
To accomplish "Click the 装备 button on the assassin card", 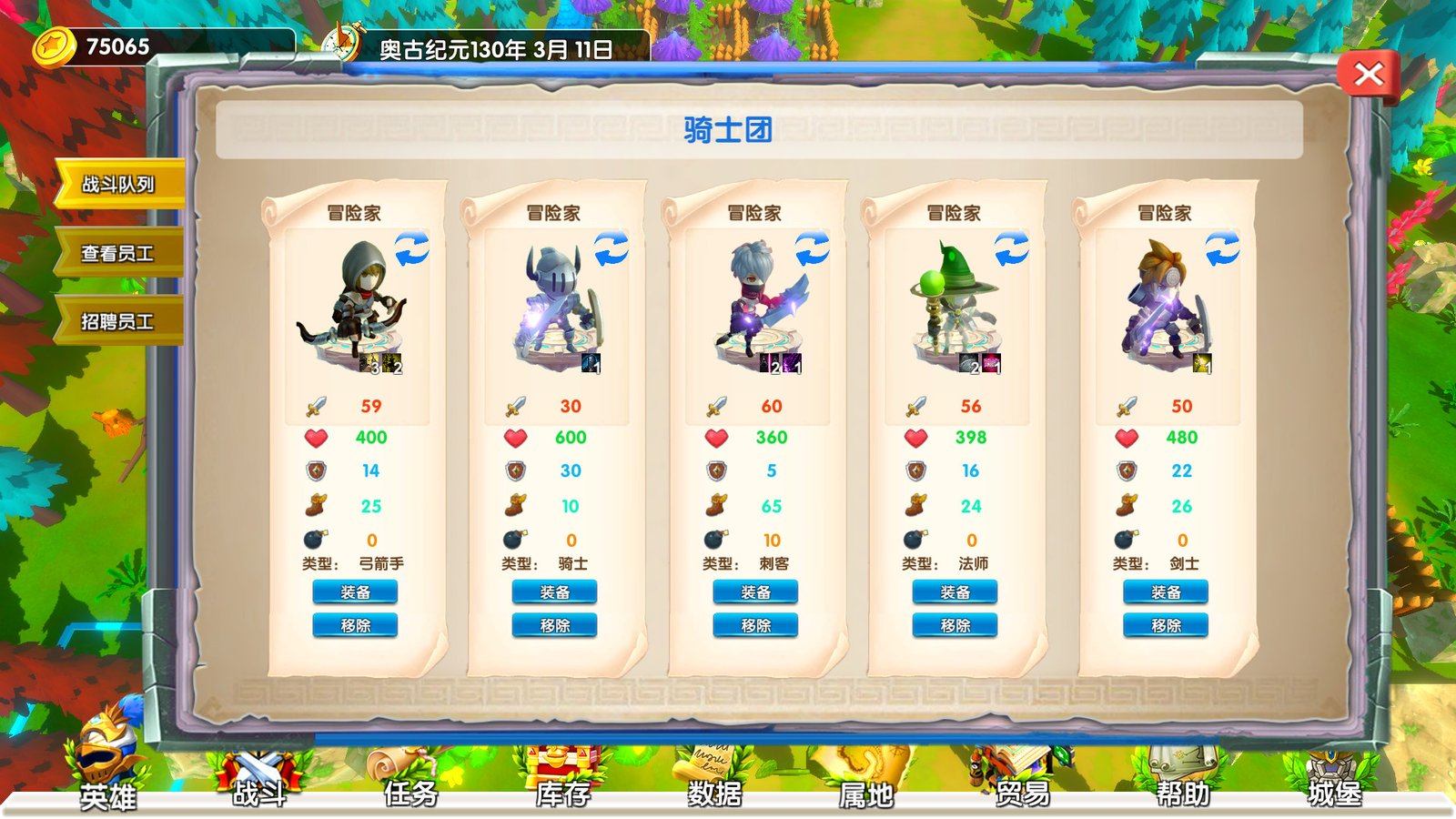I will (x=756, y=592).
